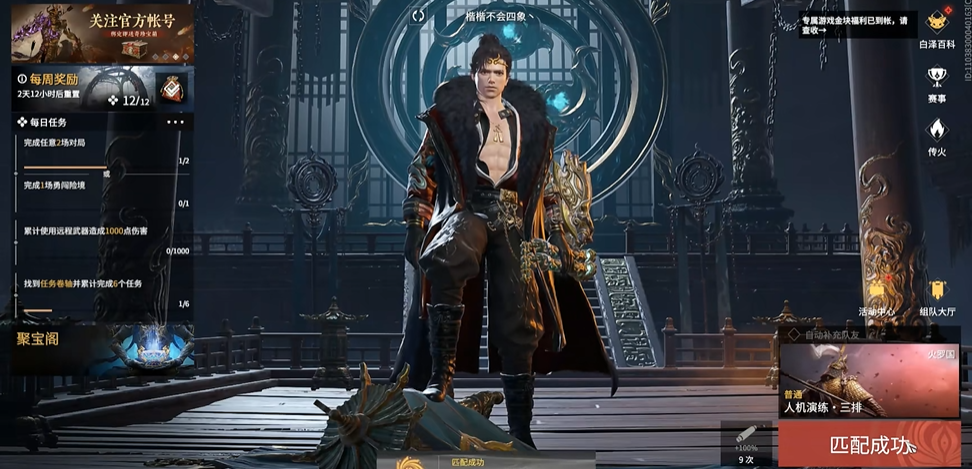The image size is (972, 469).
Task: Open the three-dot menu beside 每日任务
Action: coord(176,122)
